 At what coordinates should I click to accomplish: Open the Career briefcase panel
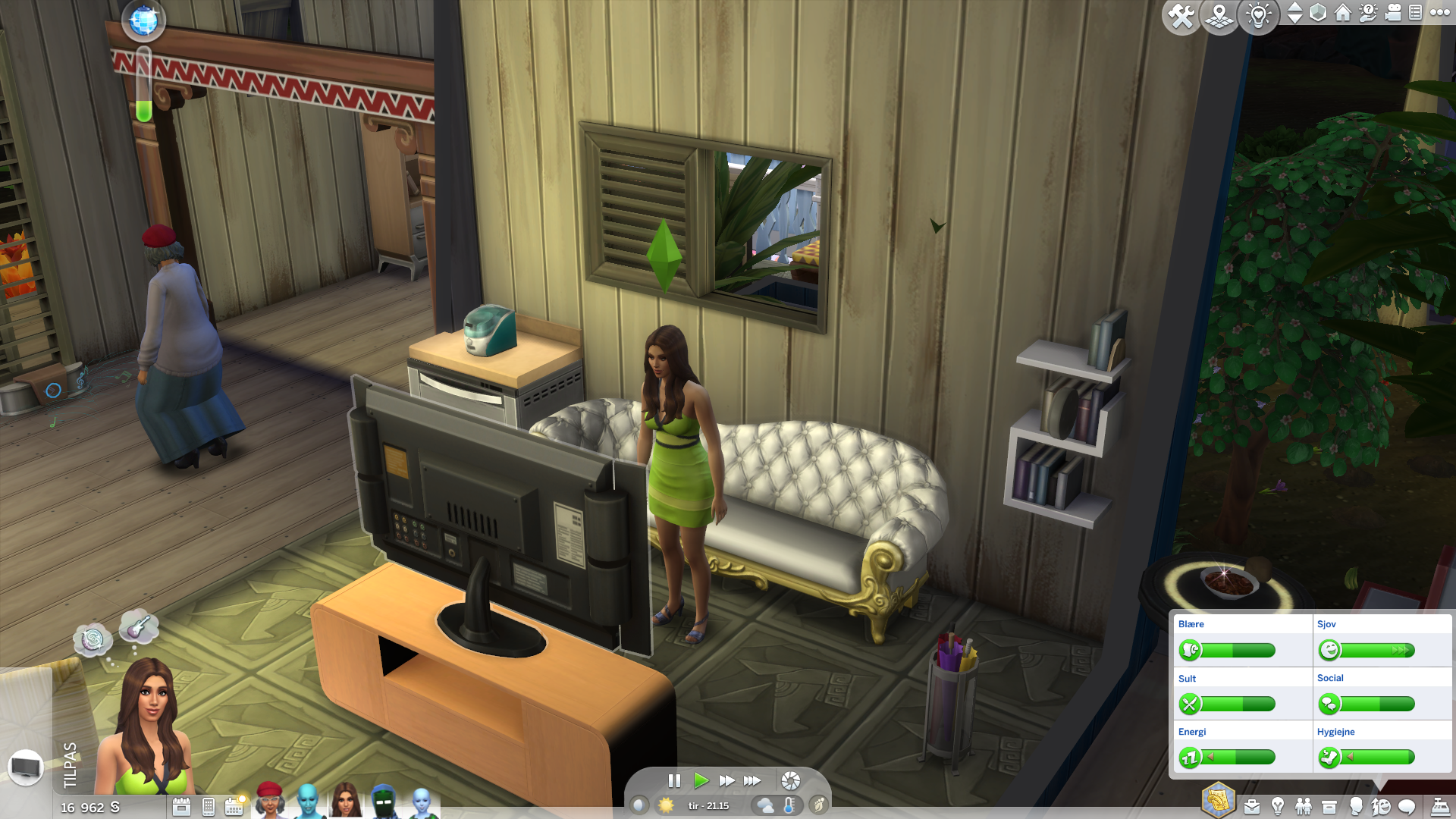click(1252, 806)
